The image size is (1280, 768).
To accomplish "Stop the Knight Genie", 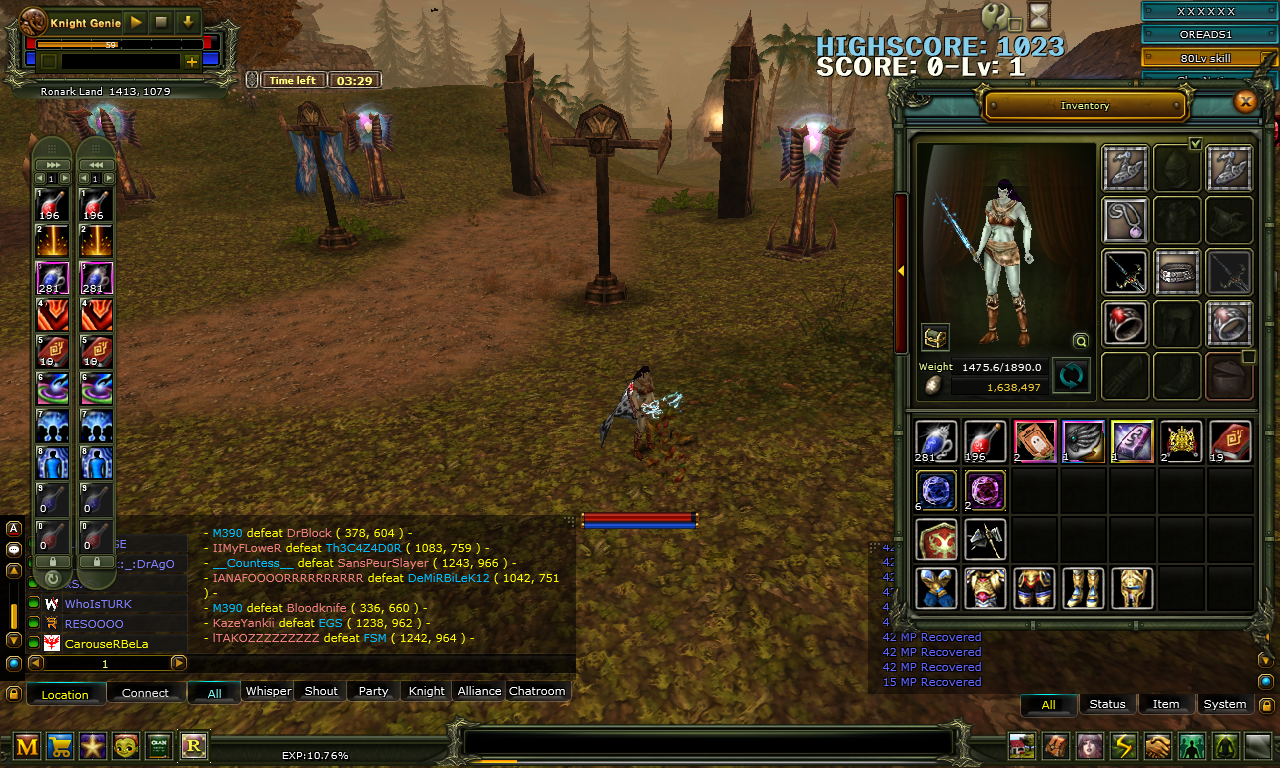I will click(x=163, y=22).
